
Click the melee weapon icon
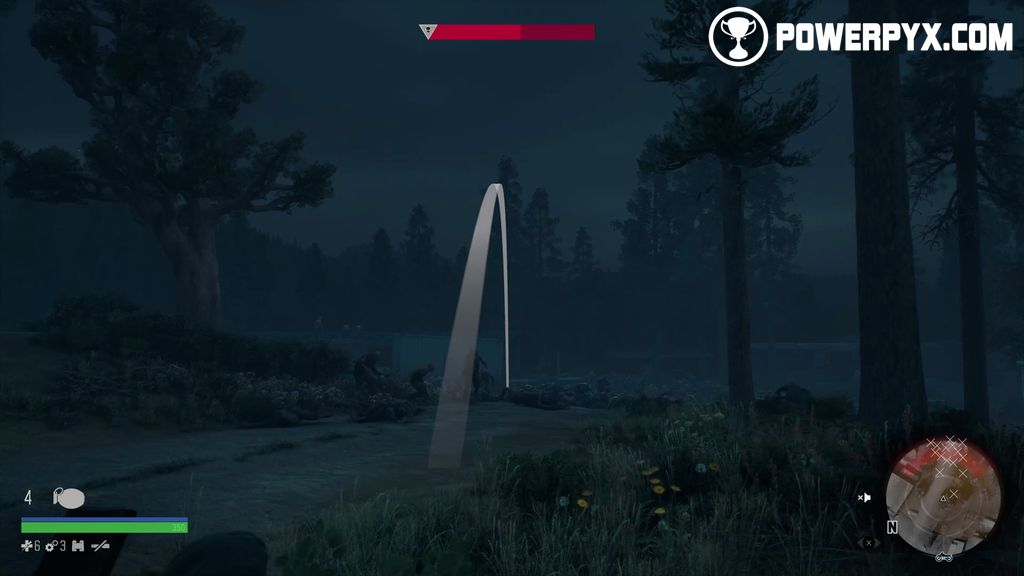(x=100, y=546)
